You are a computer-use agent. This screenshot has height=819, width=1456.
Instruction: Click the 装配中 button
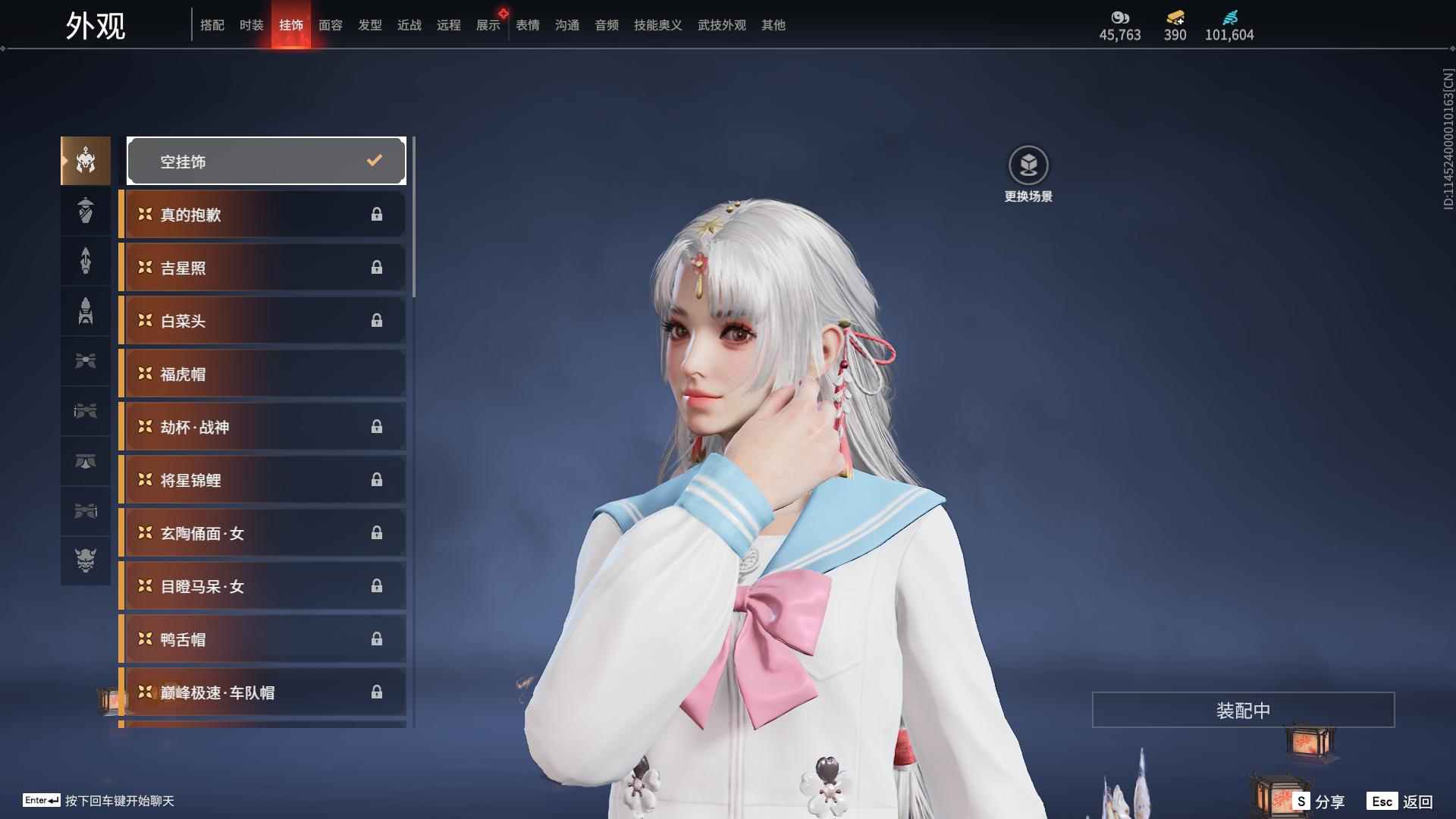[x=1243, y=710]
